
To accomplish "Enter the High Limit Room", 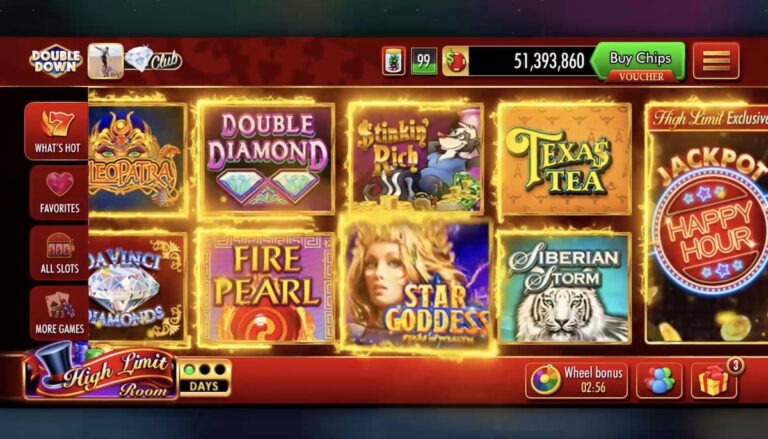I will [100, 375].
